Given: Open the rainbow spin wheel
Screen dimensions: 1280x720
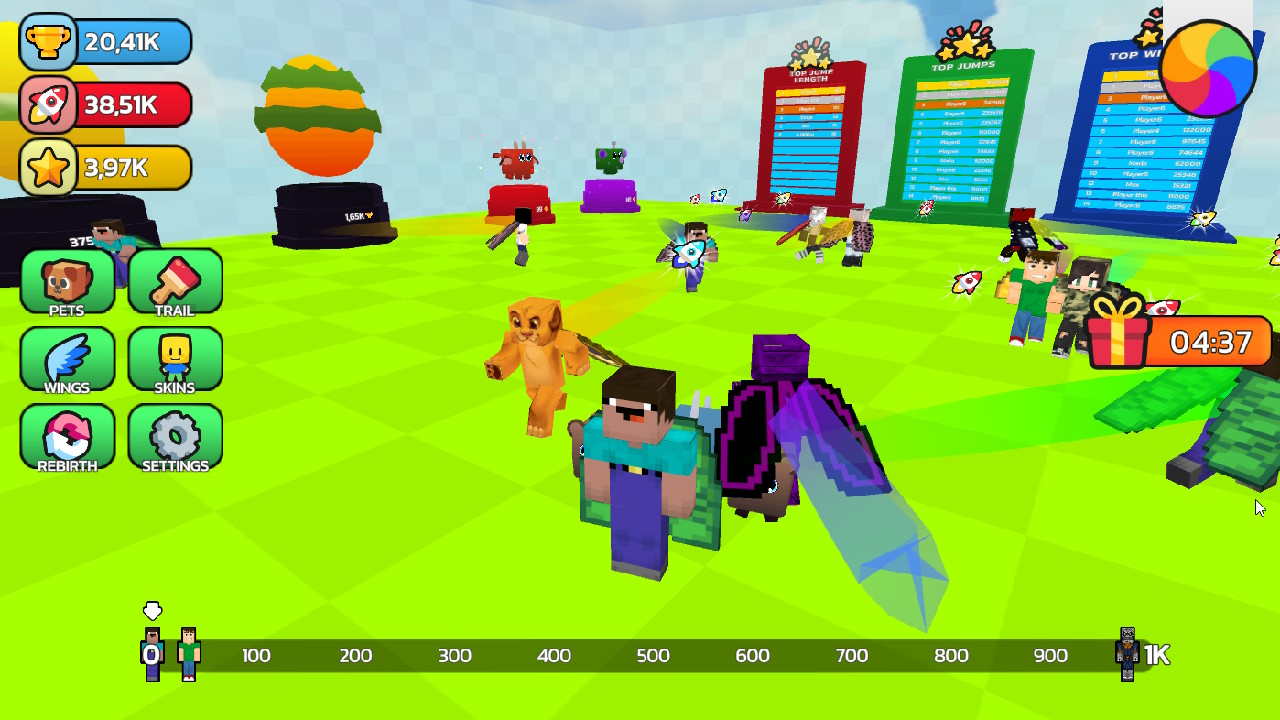Looking at the screenshot, I should 1208,65.
